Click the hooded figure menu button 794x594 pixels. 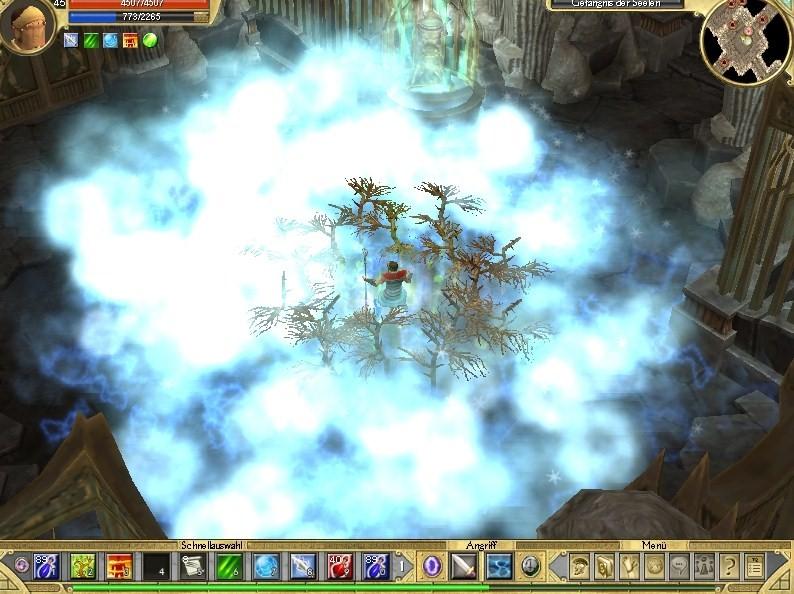(605, 567)
